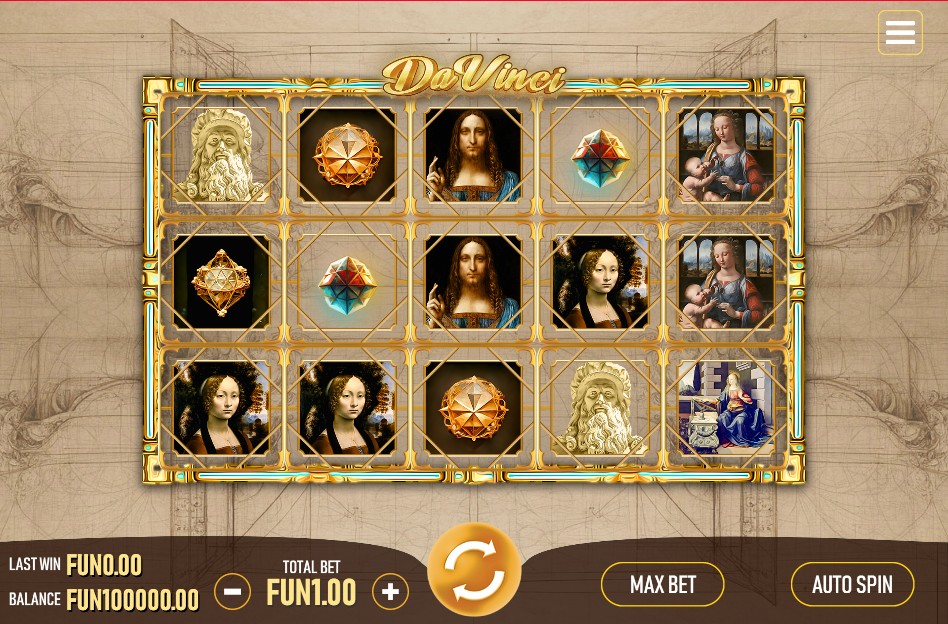Viewport: 948px width, 624px height.
Task: Decrease total bet with the minus button
Action: [x=232, y=592]
